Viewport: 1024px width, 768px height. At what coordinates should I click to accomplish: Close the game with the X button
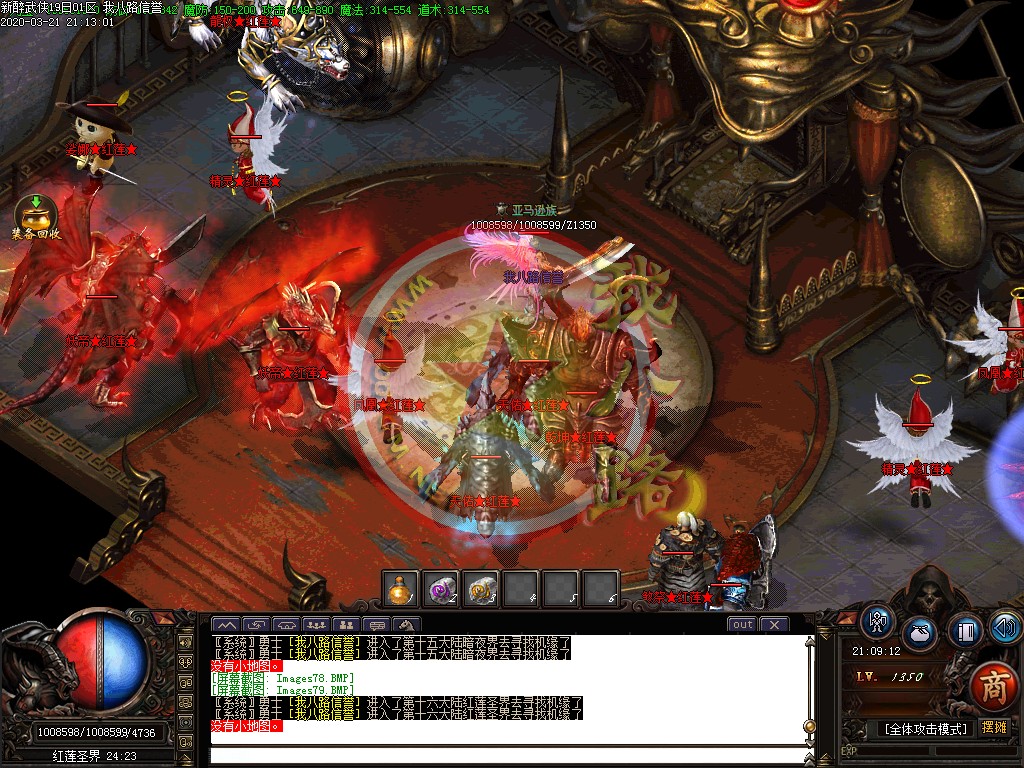click(774, 624)
